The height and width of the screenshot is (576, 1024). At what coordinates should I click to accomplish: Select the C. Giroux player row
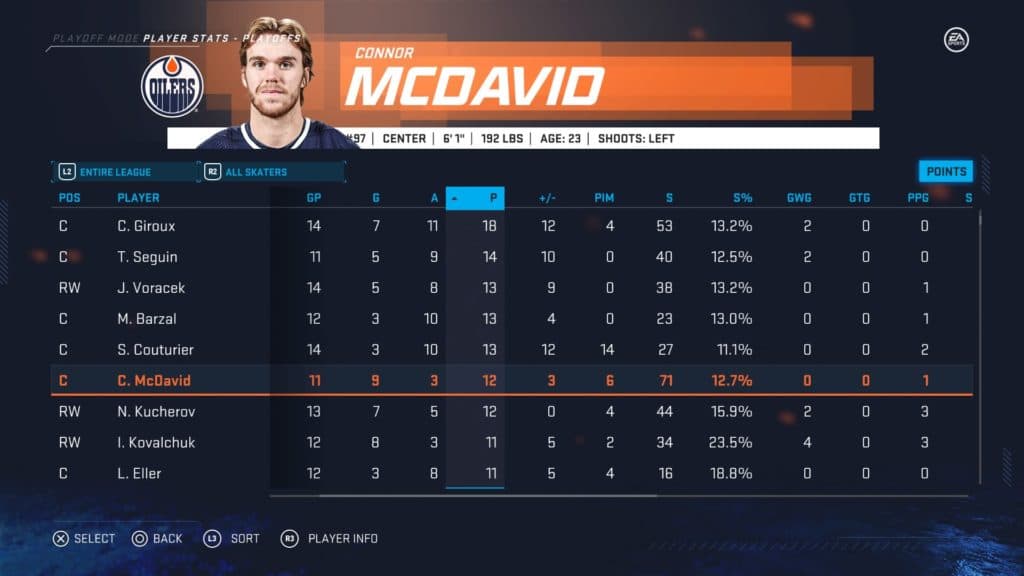pos(146,226)
